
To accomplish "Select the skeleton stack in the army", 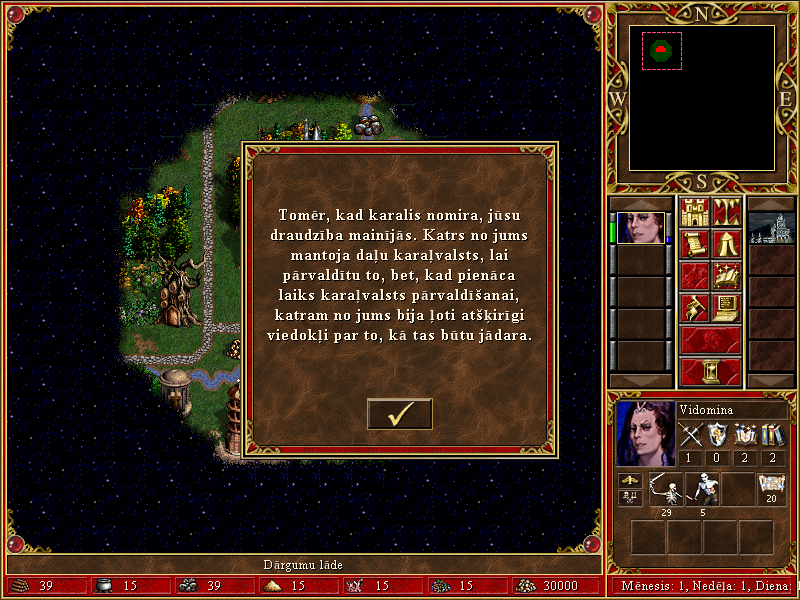I will pos(665,489).
